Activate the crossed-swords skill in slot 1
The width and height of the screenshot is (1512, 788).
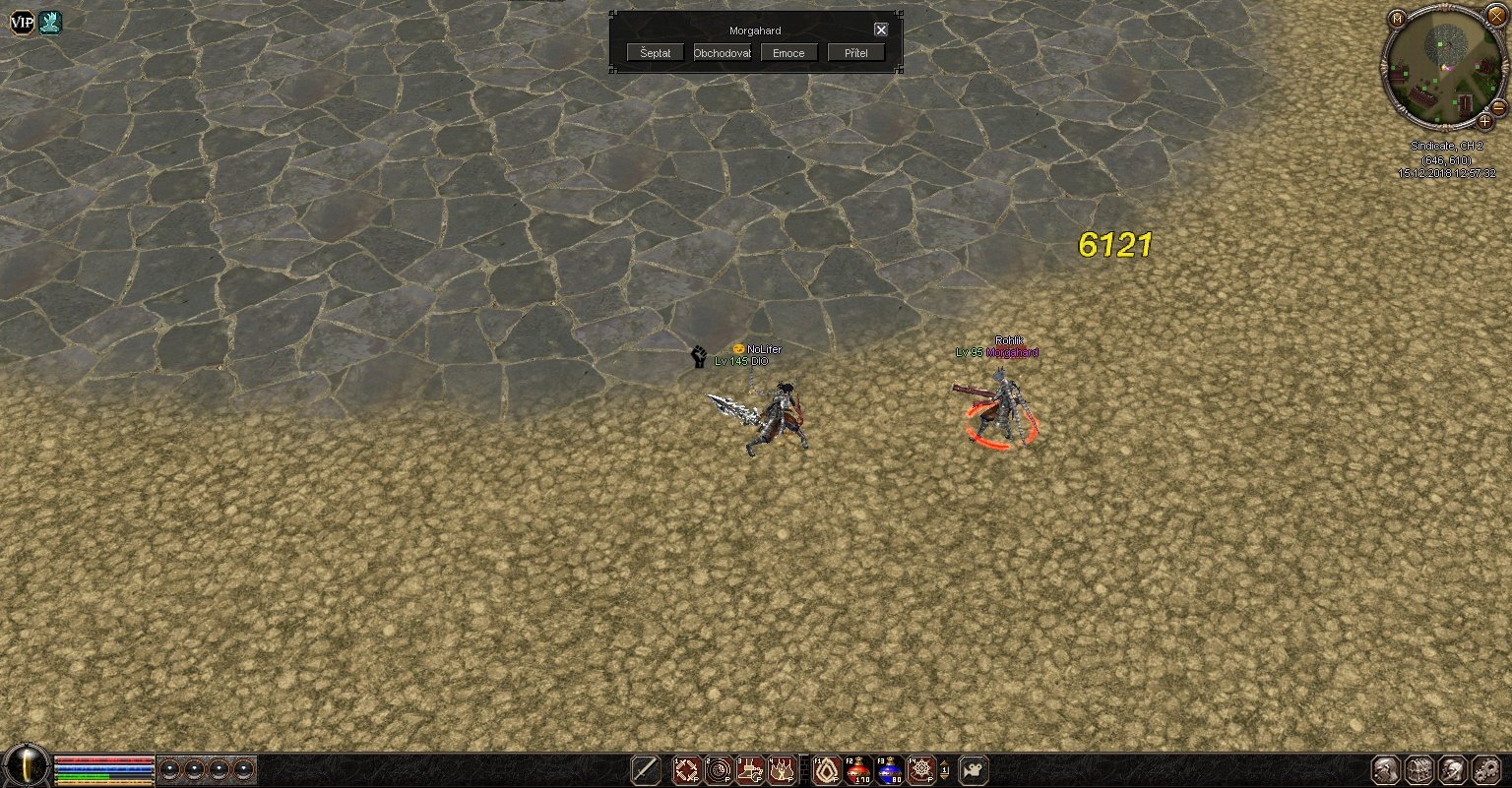pos(686,770)
